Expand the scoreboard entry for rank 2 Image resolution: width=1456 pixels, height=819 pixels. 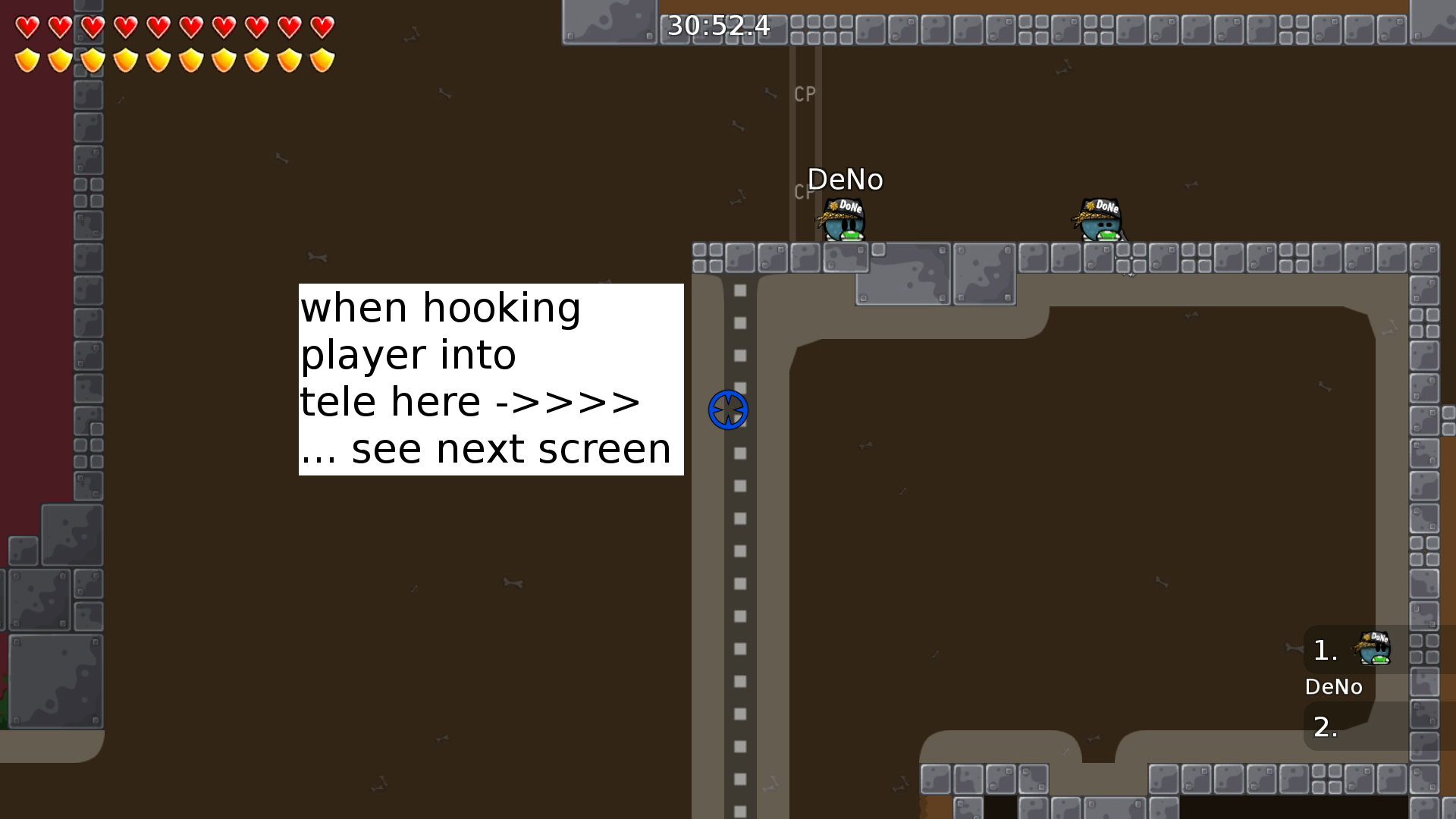[1326, 726]
